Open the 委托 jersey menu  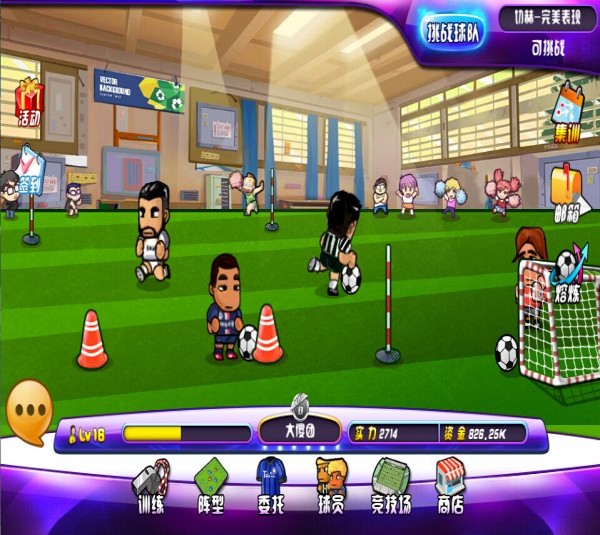[x=271, y=486]
